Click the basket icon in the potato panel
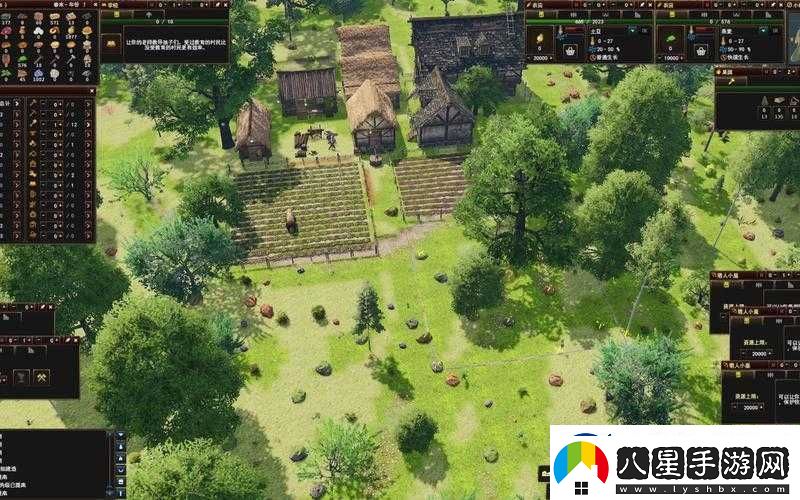 click(x=572, y=50)
